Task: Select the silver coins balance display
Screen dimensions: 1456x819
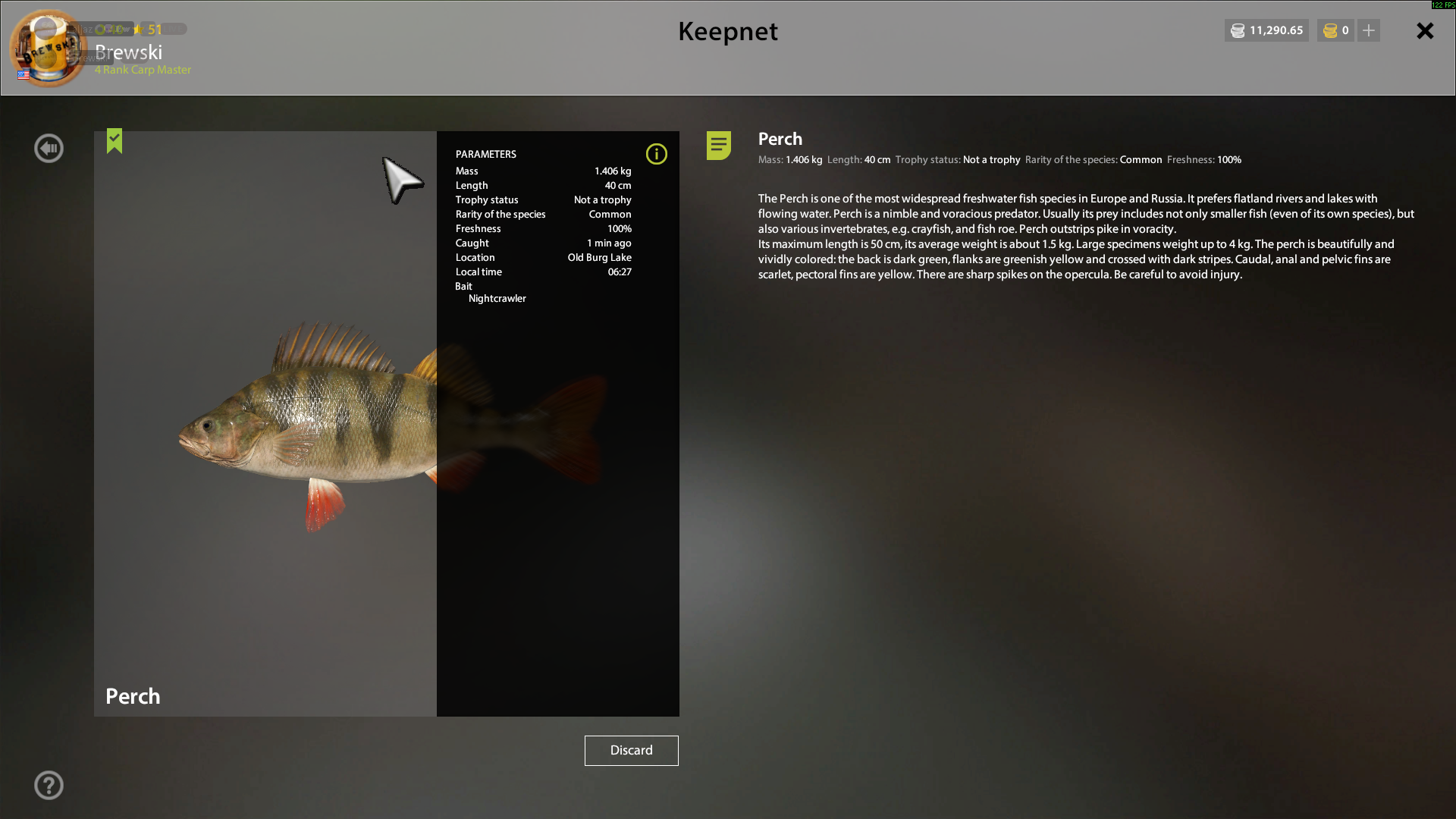Action: pyautogui.click(x=1266, y=30)
